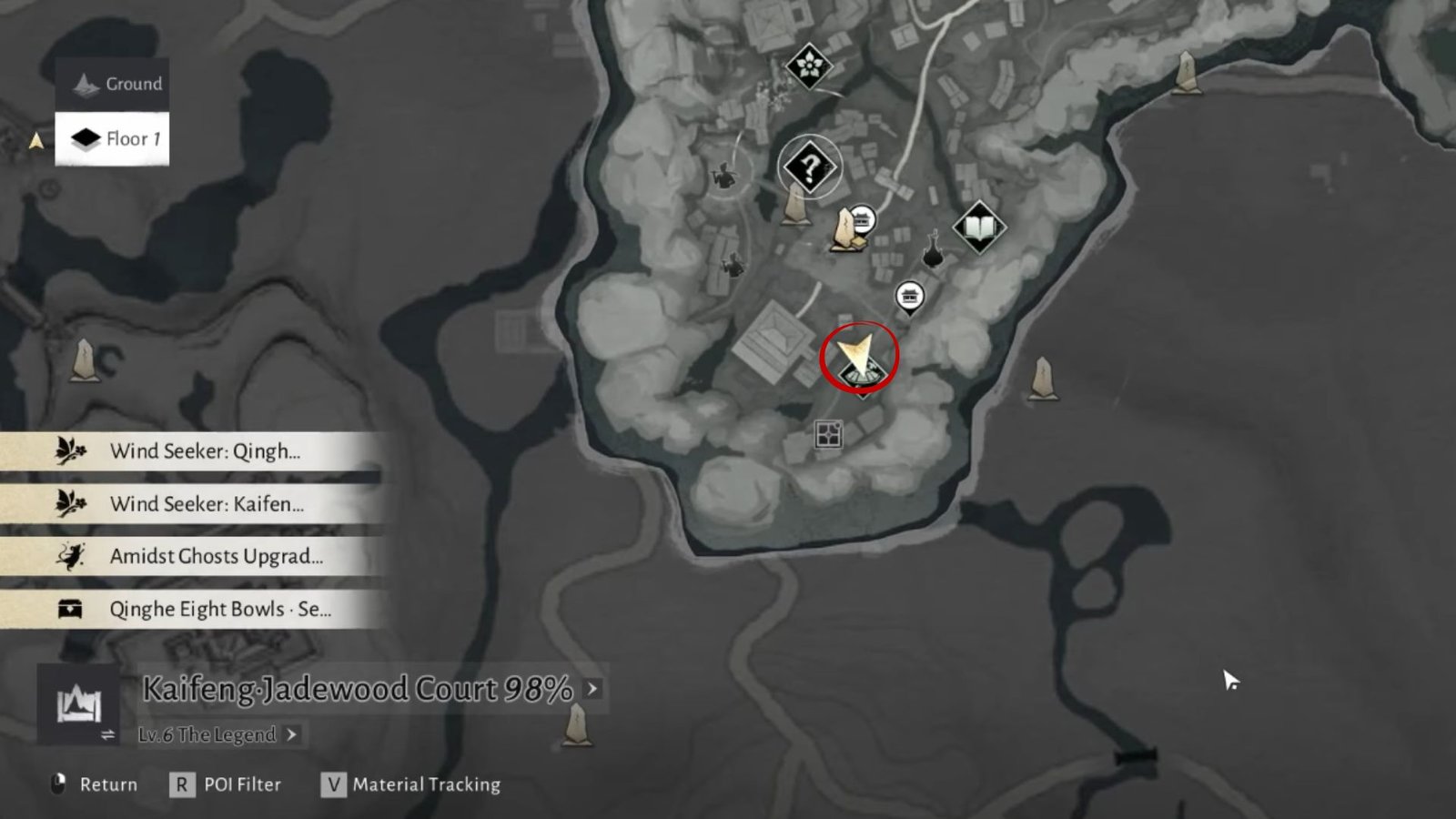Select the Floor 1 map layer
The image size is (1456, 819).
112,138
